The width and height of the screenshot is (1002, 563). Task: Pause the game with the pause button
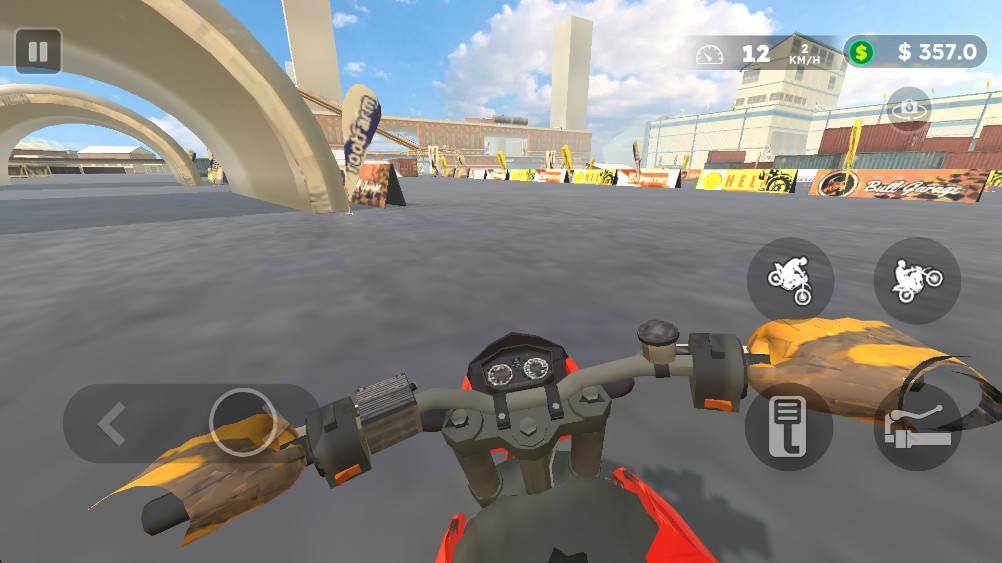(38, 51)
